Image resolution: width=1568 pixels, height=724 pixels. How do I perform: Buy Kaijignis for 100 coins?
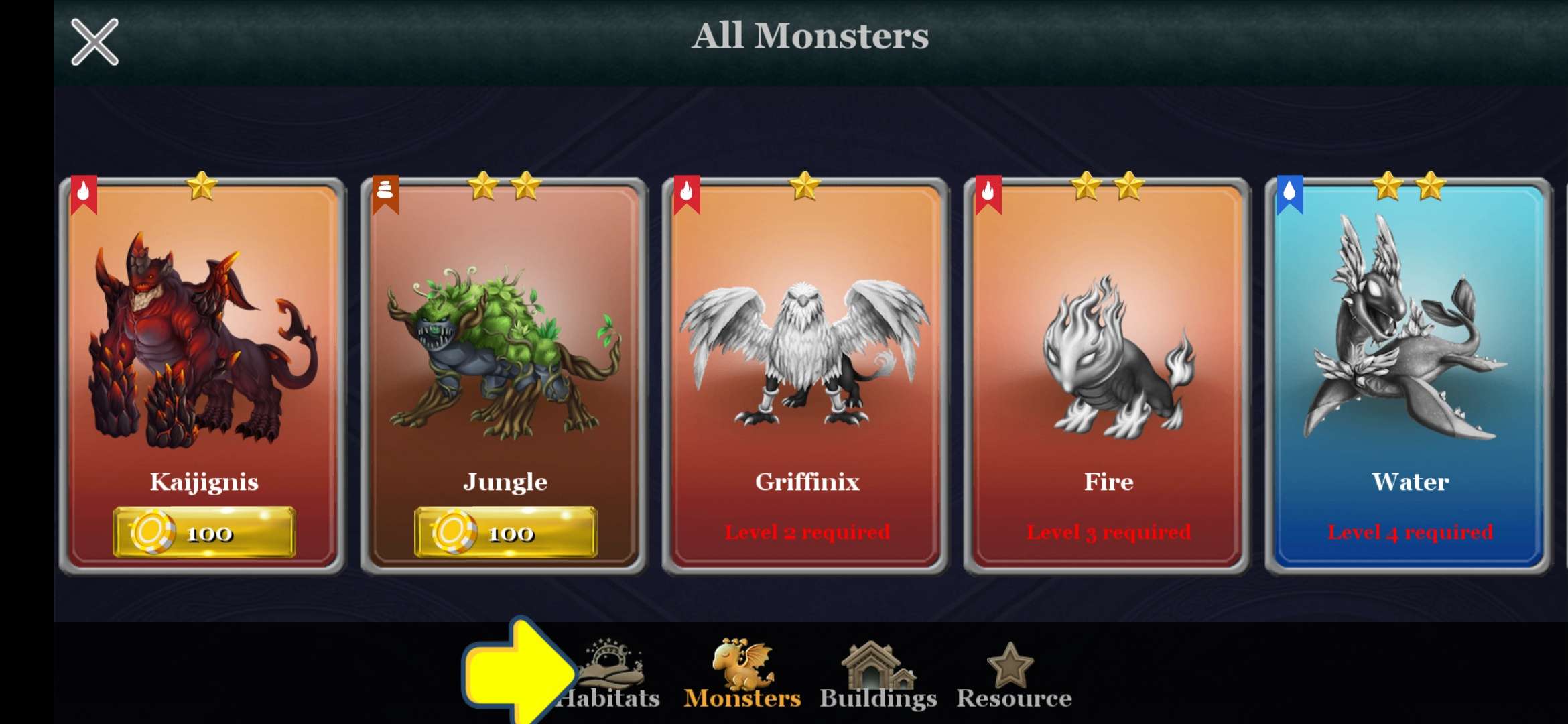[203, 533]
